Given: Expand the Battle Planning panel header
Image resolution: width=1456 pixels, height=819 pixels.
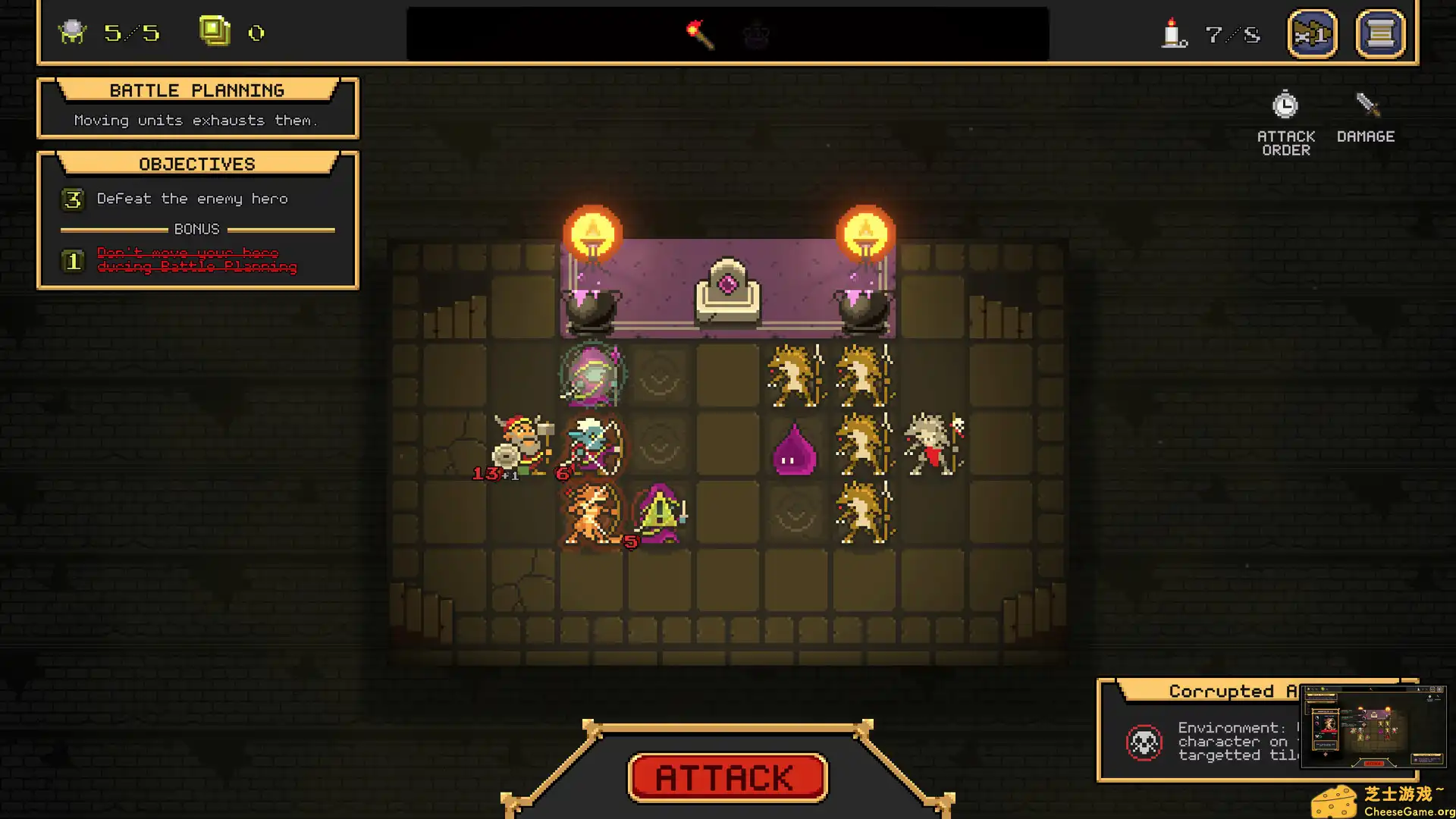Looking at the screenshot, I should click(x=196, y=90).
